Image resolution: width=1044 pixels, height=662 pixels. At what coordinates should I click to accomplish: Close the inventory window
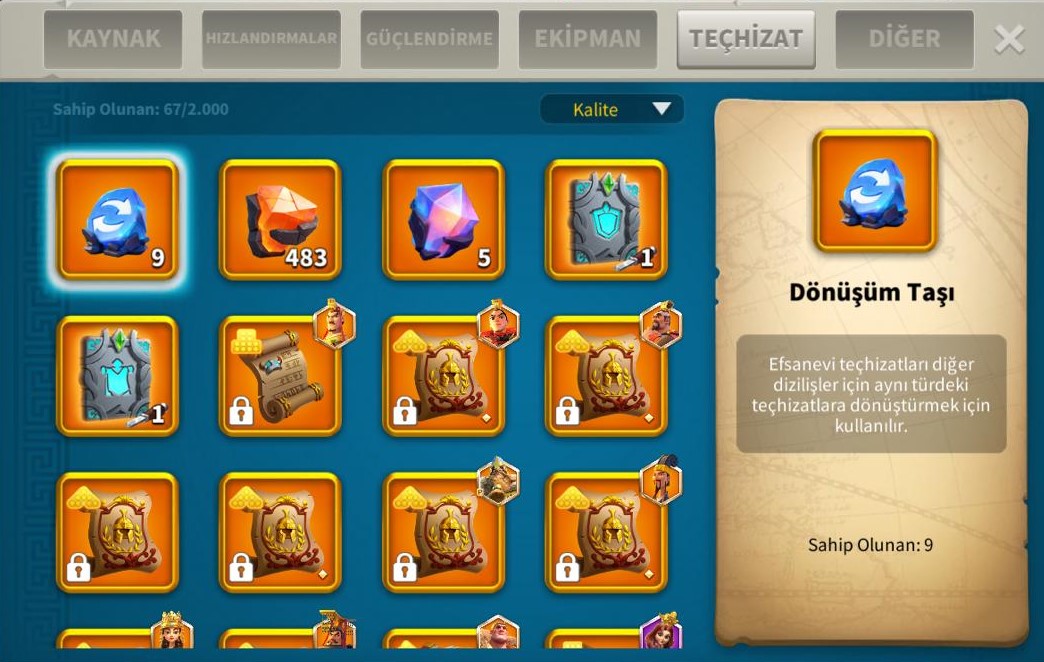(1009, 40)
